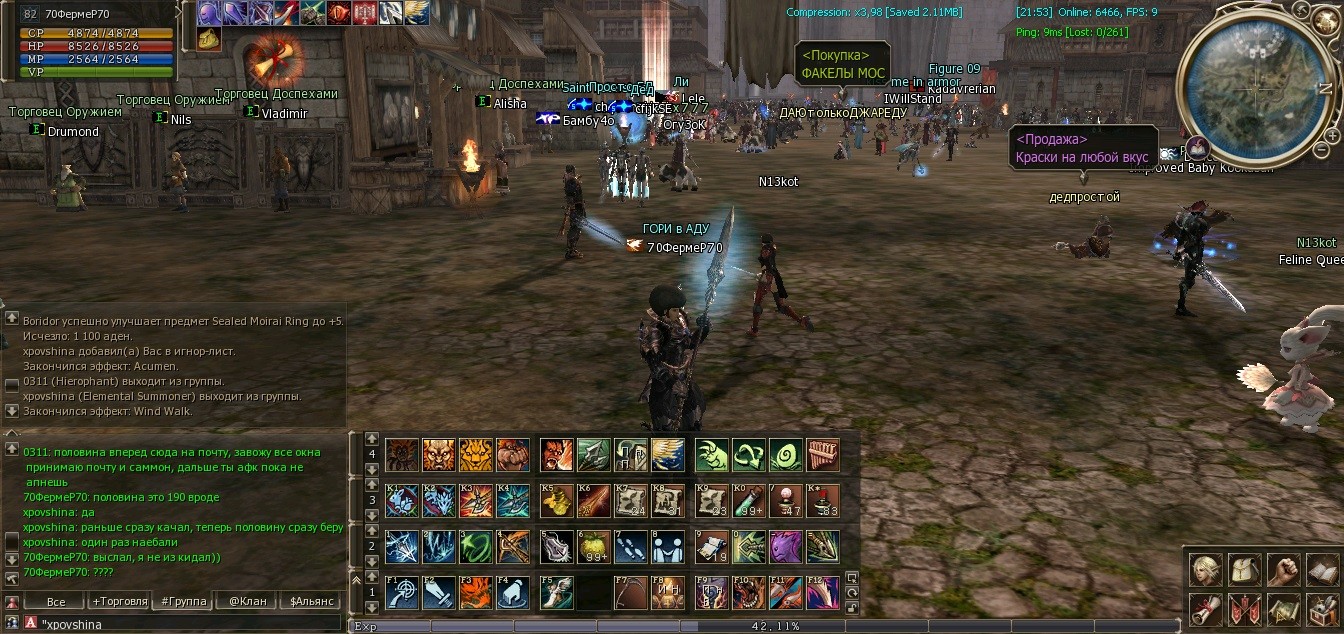Open the system menu chest icon
1344x634 pixels.
point(1322,608)
